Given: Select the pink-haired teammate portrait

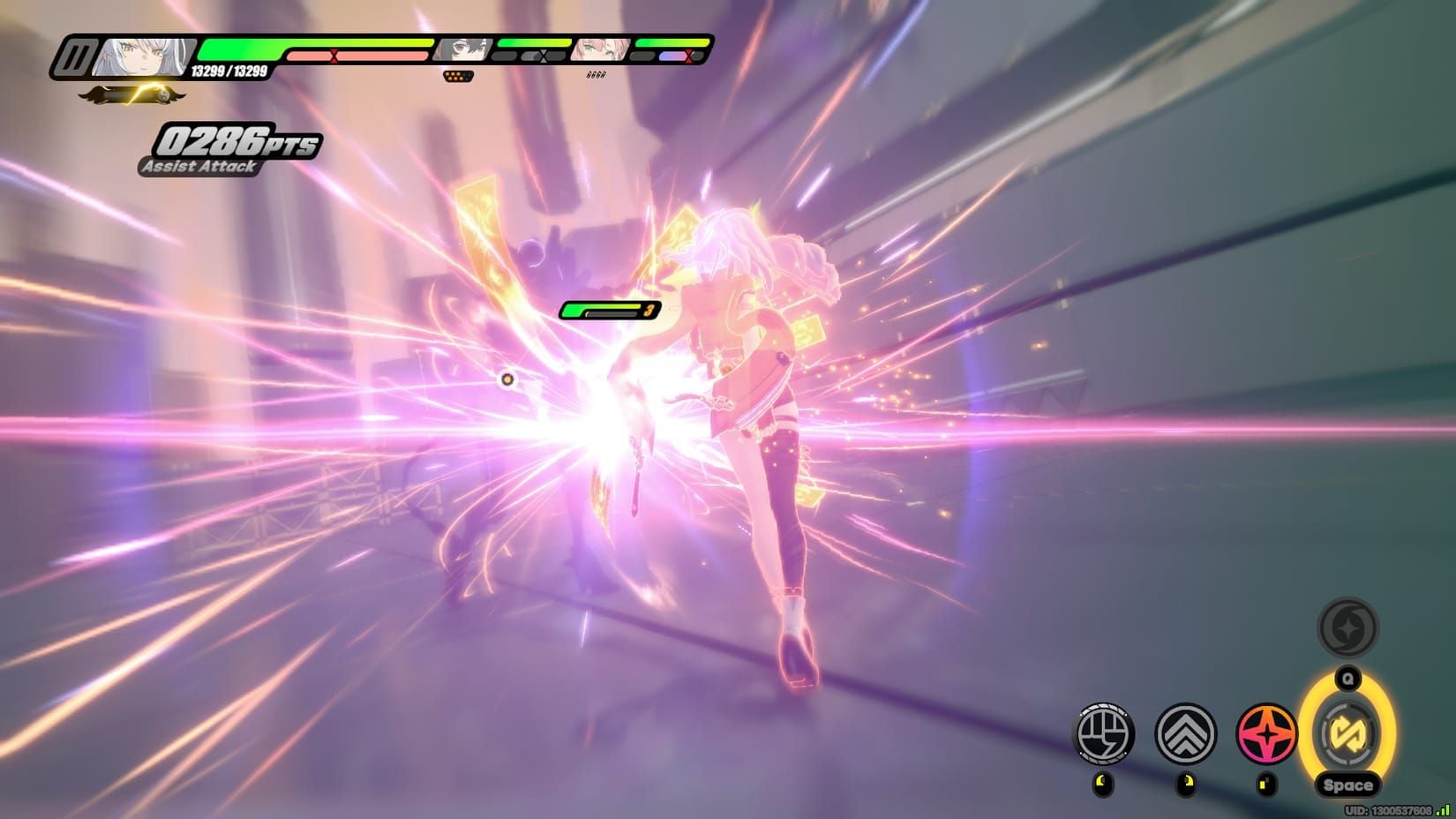Looking at the screenshot, I should point(600,49).
